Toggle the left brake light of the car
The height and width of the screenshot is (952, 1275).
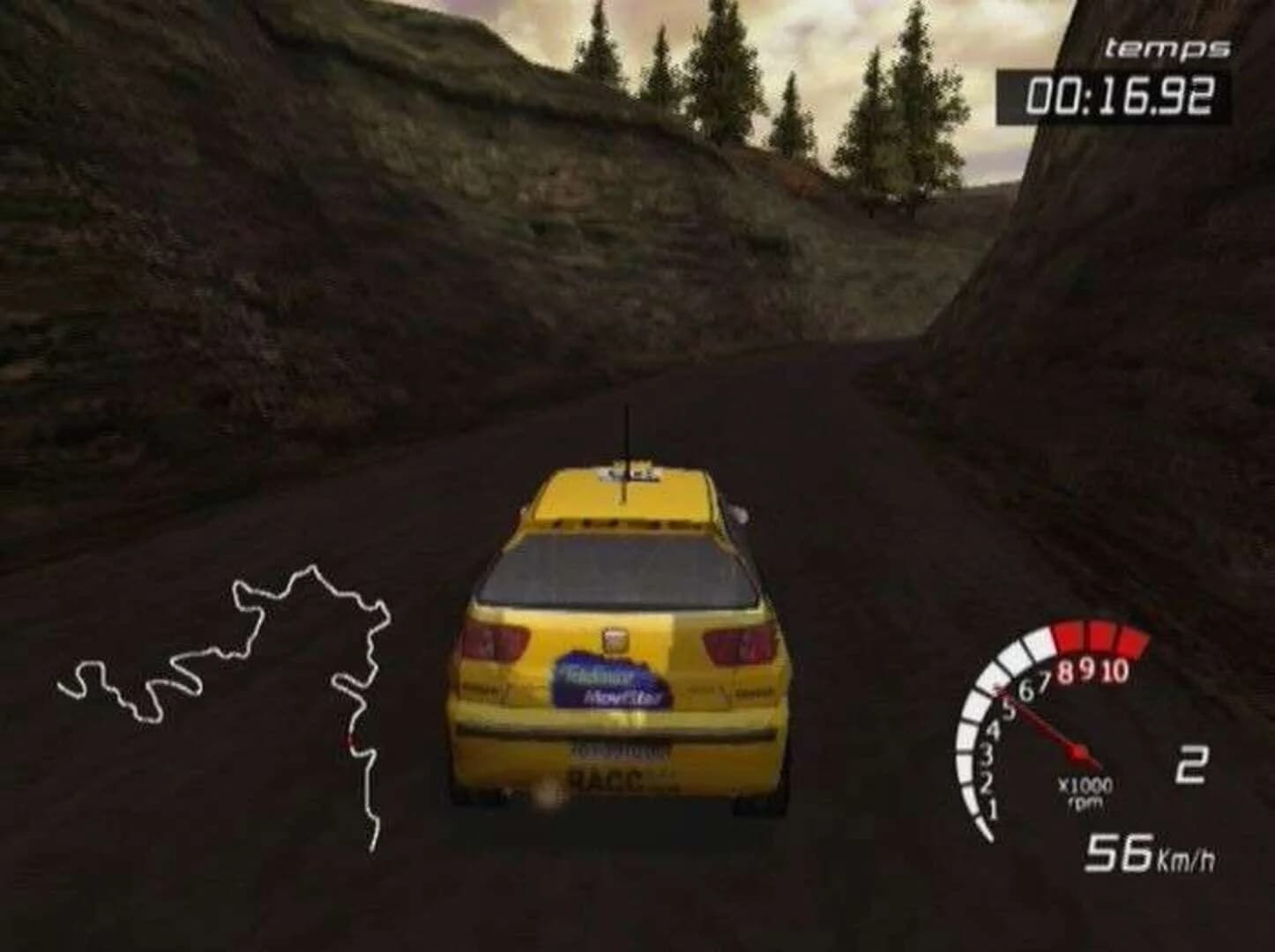tap(495, 641)
